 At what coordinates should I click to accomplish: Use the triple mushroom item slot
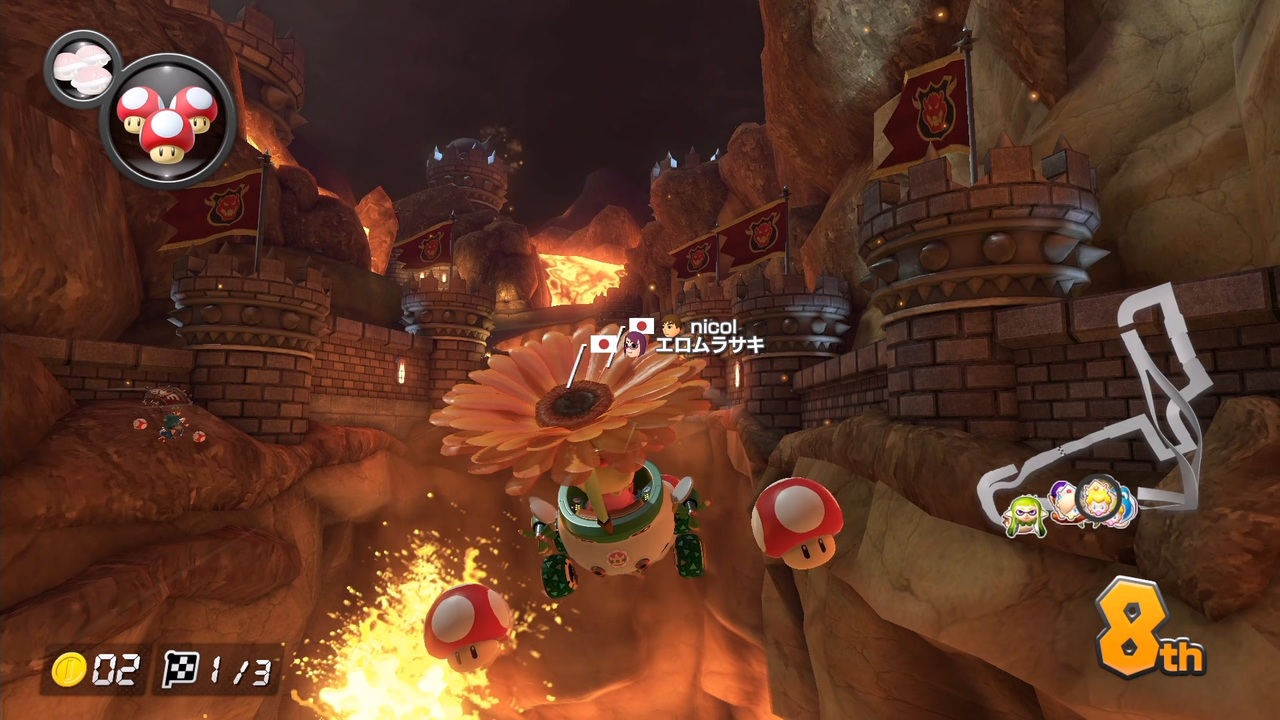point(168,121)
